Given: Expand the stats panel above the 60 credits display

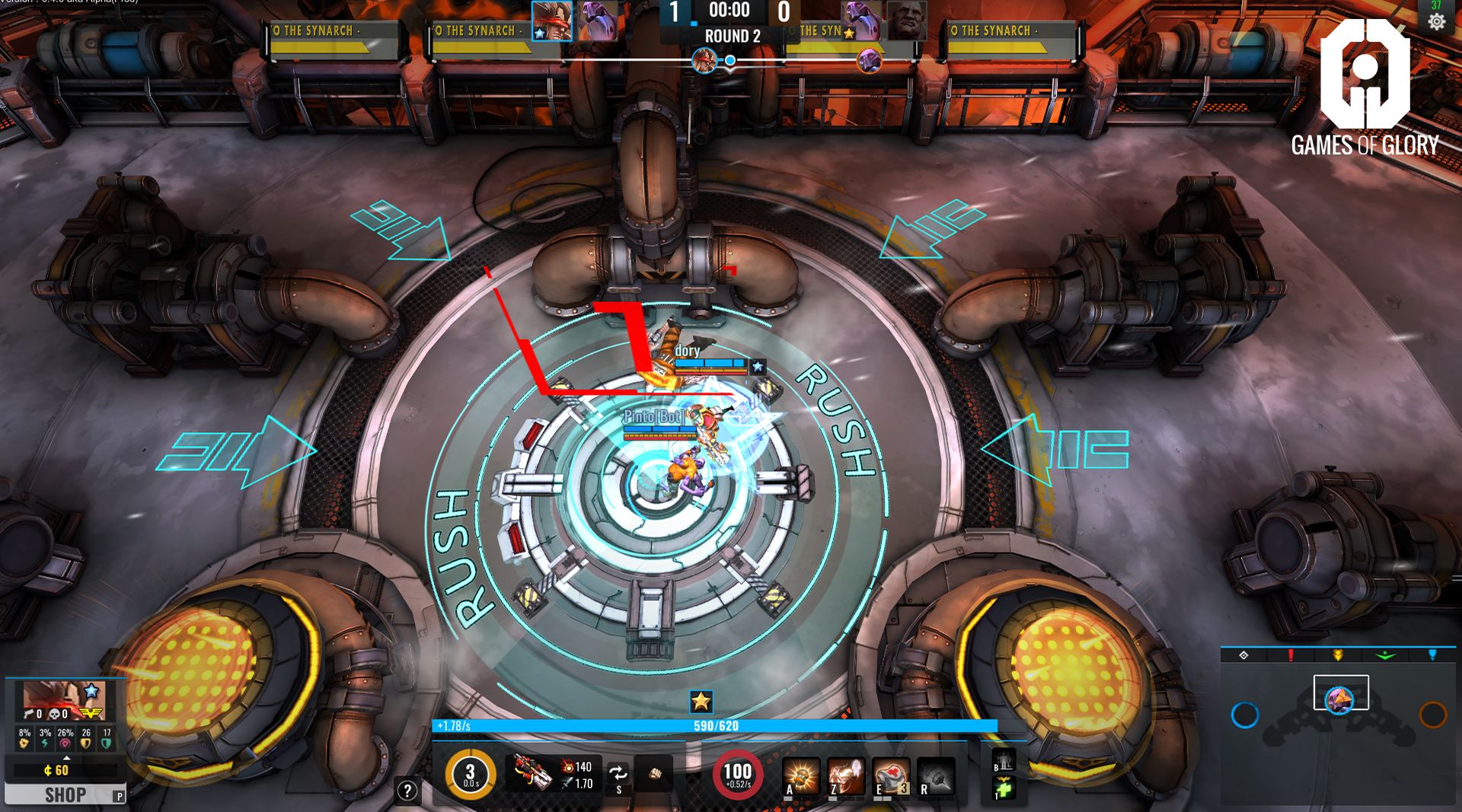Looking at the screenshot, I should point(67,758).
